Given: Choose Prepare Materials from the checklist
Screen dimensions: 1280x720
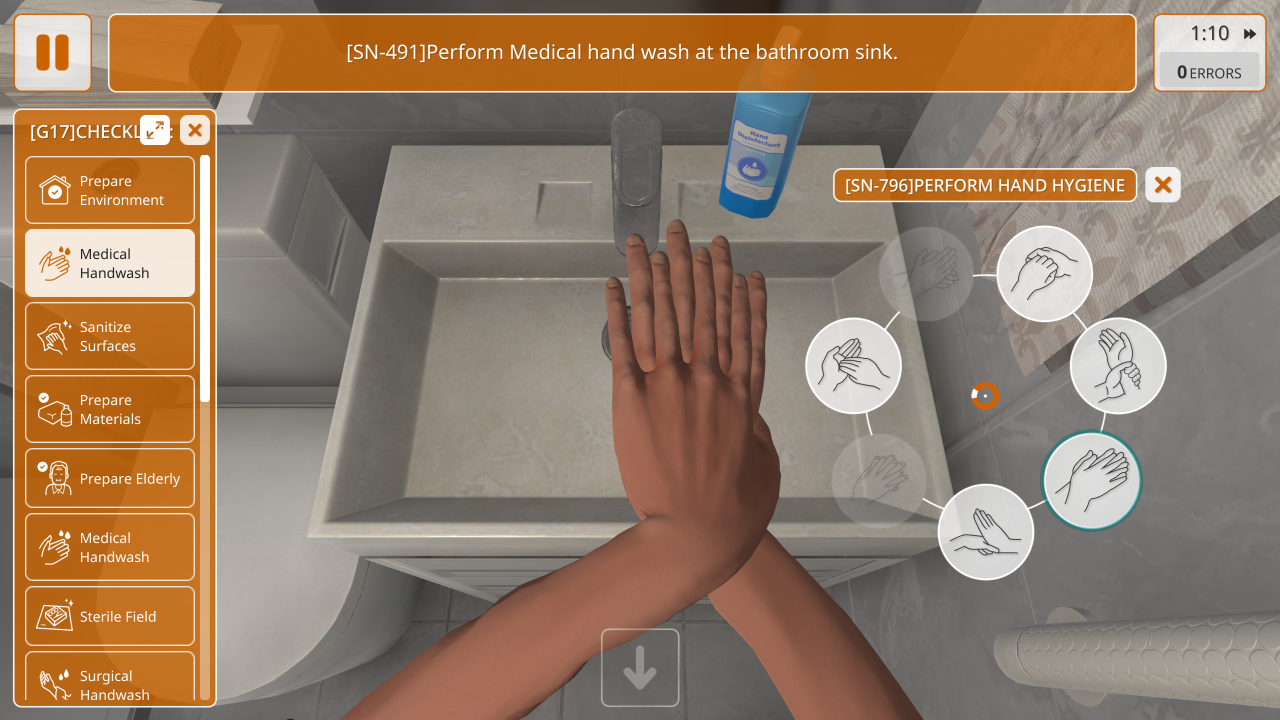Looking at the screenshot, I should (110, 409).
